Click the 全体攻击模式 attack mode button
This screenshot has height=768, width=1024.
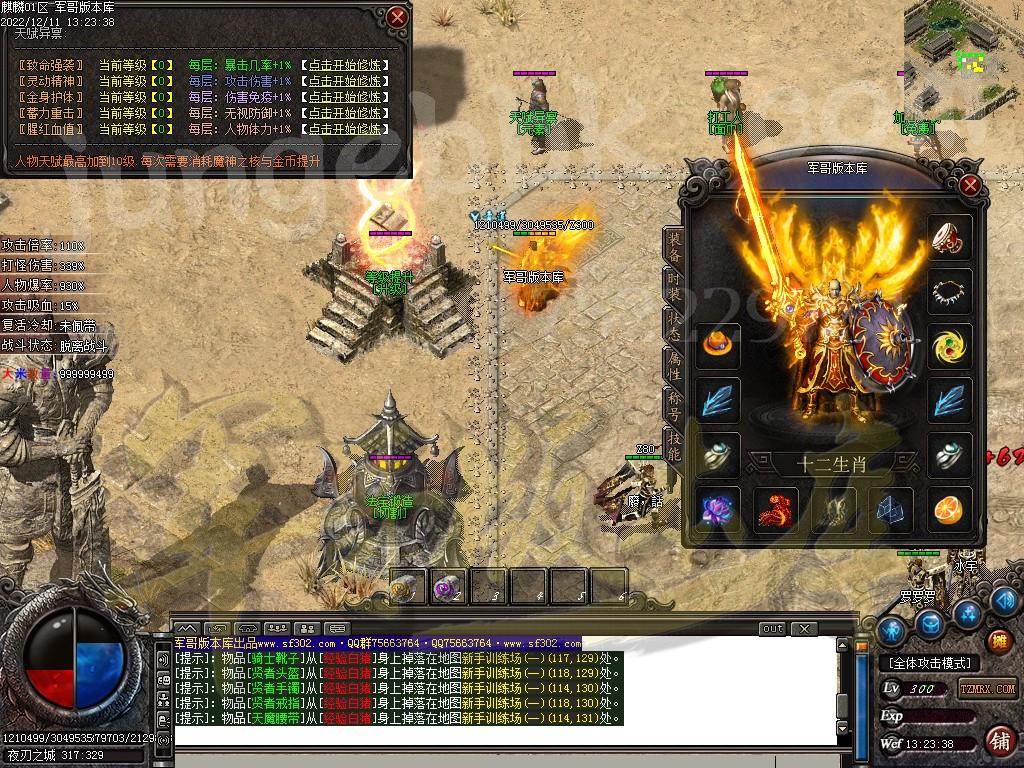click(x=929, y=663)
